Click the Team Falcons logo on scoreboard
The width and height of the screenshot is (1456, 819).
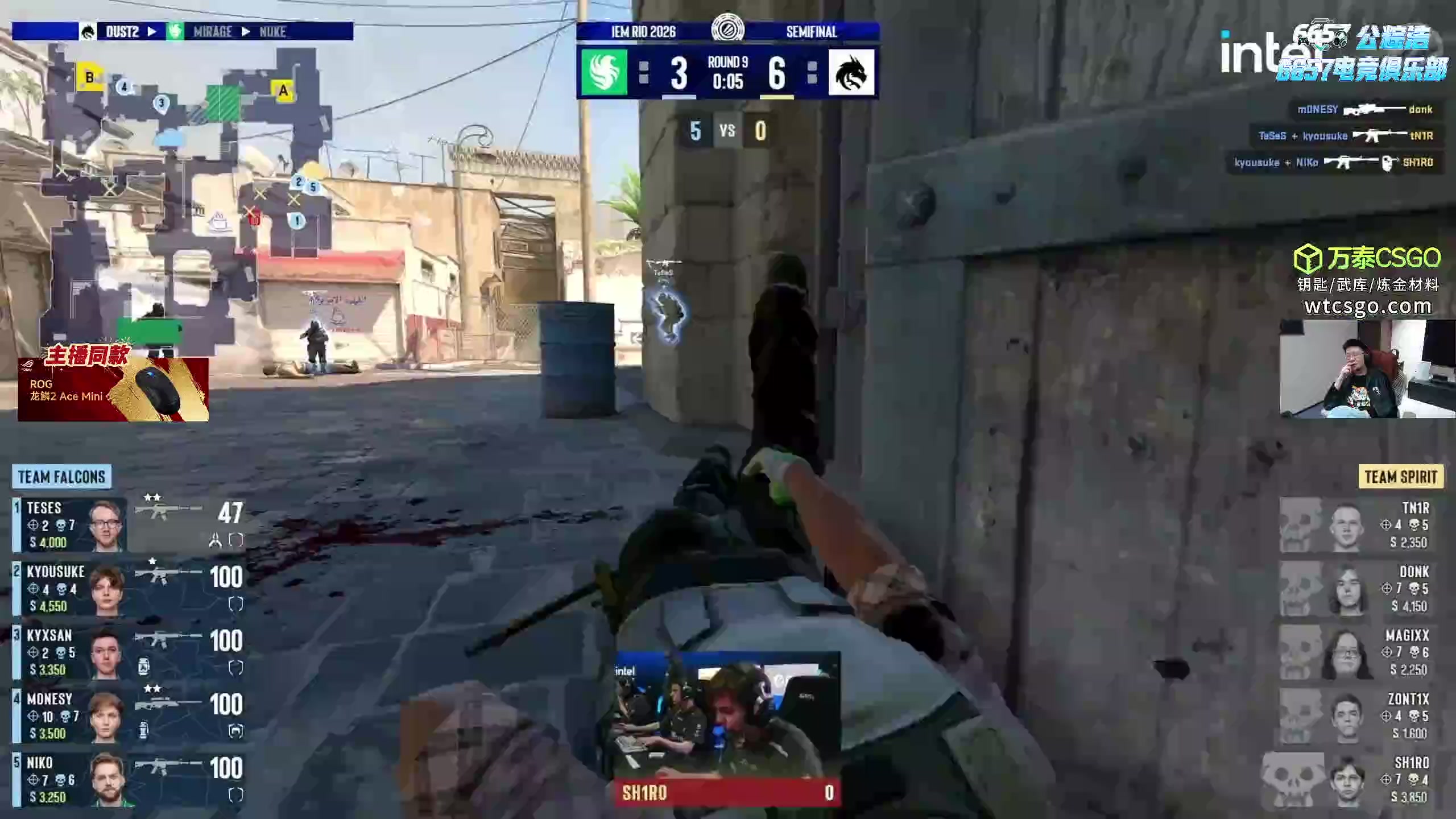click(x=604, y=72)
